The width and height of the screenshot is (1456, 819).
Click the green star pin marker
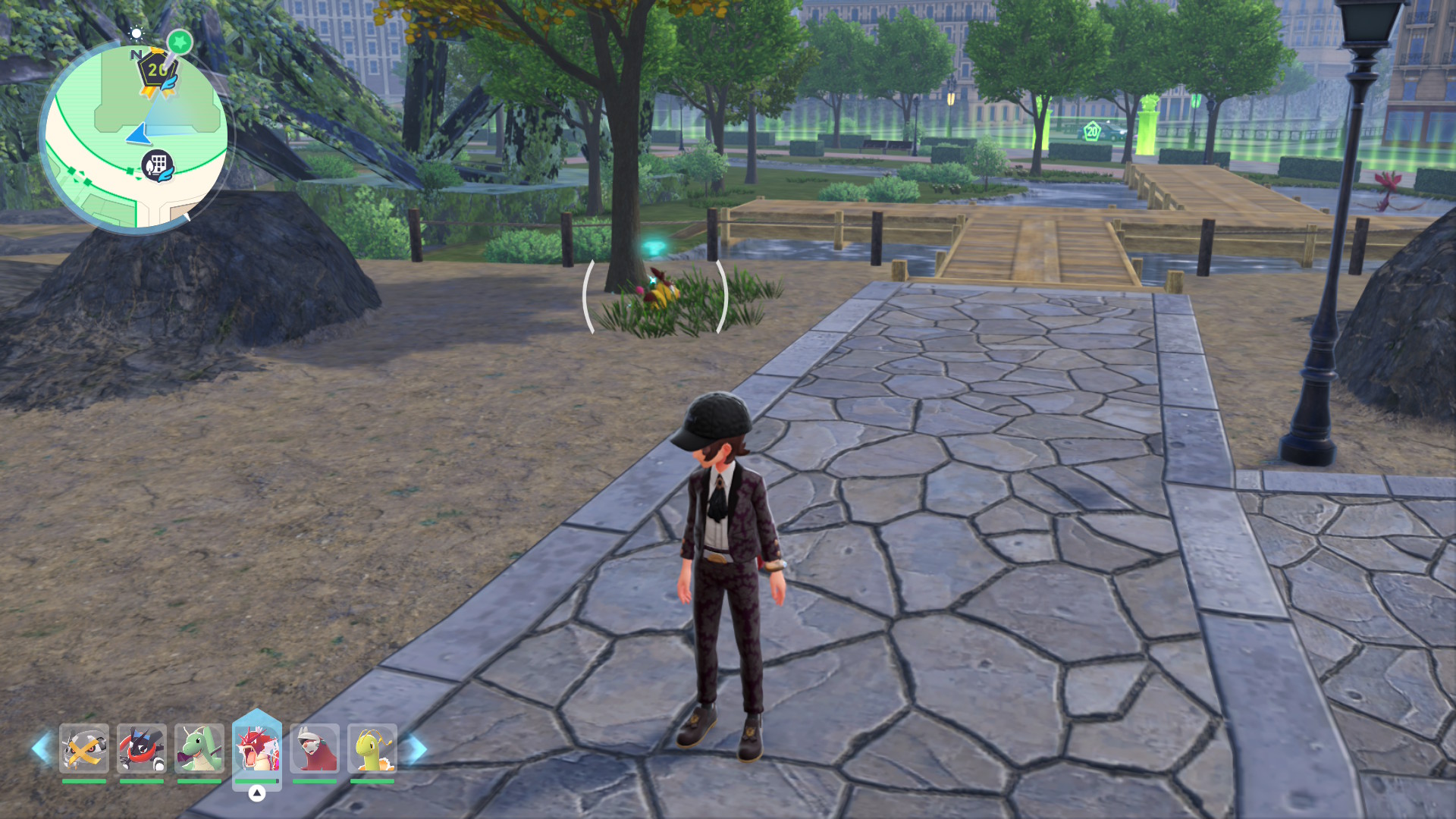click(180, 42)
